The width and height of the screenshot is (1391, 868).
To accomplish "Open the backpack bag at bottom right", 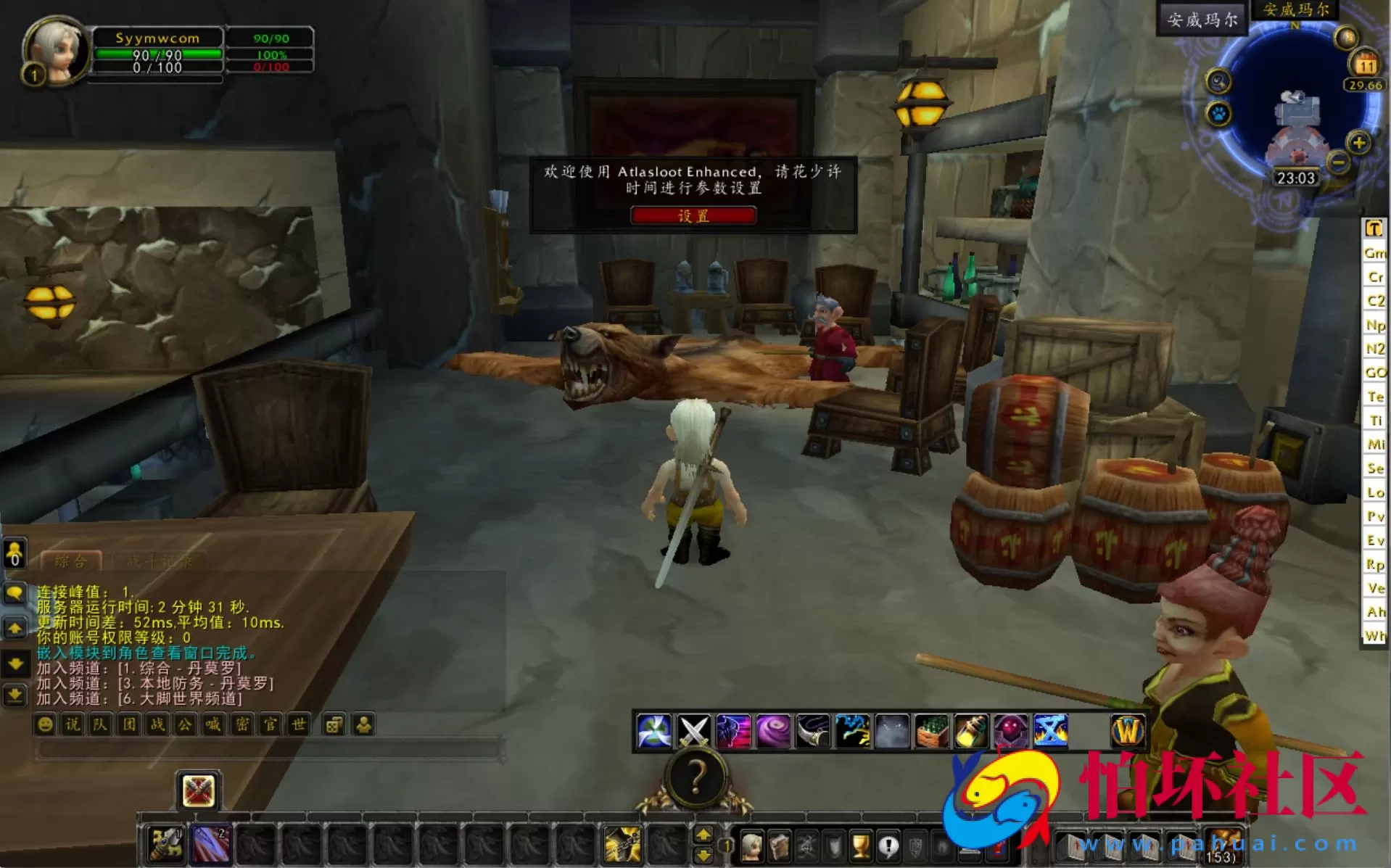I will (1223, 846).
